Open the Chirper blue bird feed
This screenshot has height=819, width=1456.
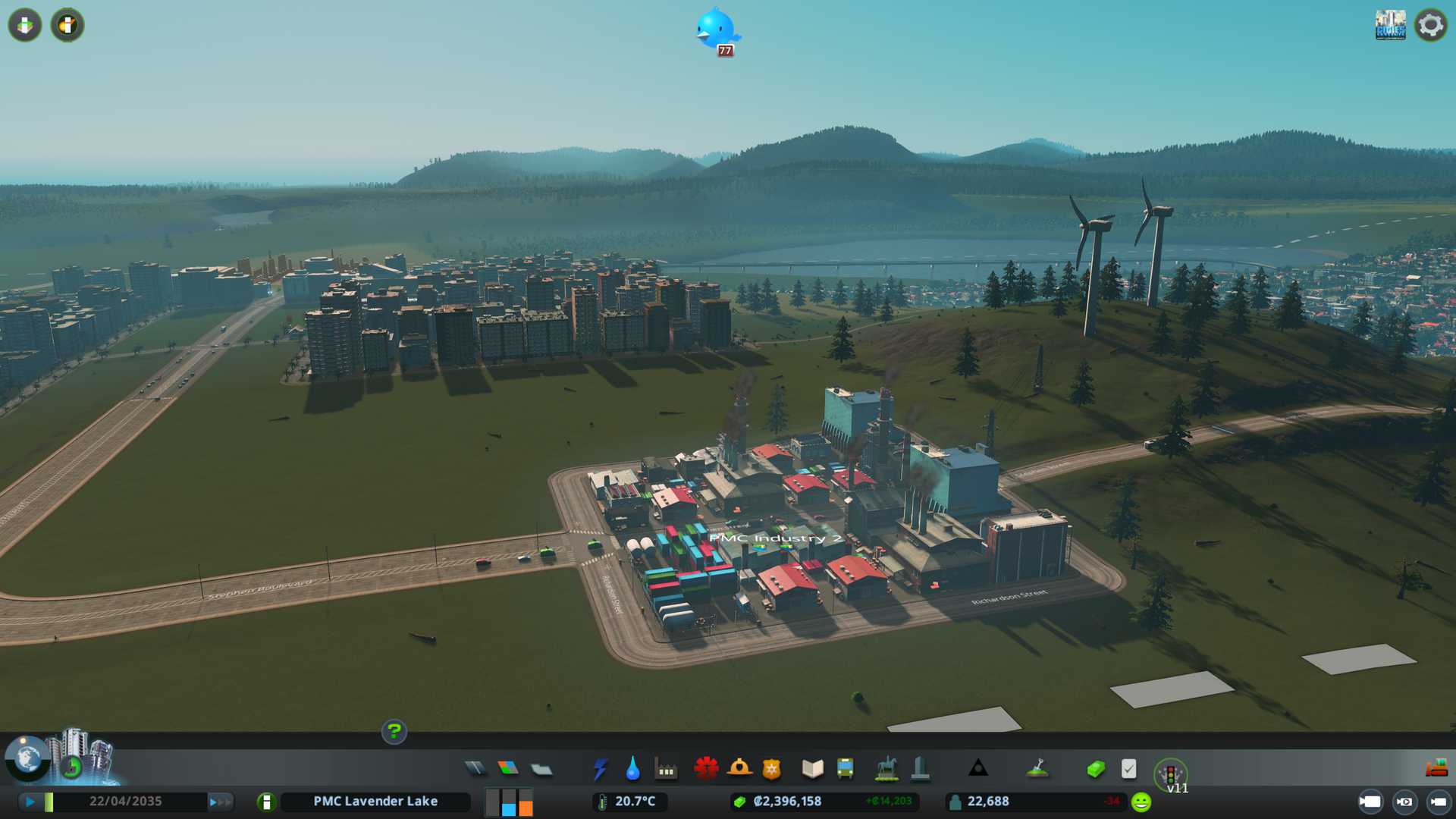pyautogui.click(x=716, y=30)
